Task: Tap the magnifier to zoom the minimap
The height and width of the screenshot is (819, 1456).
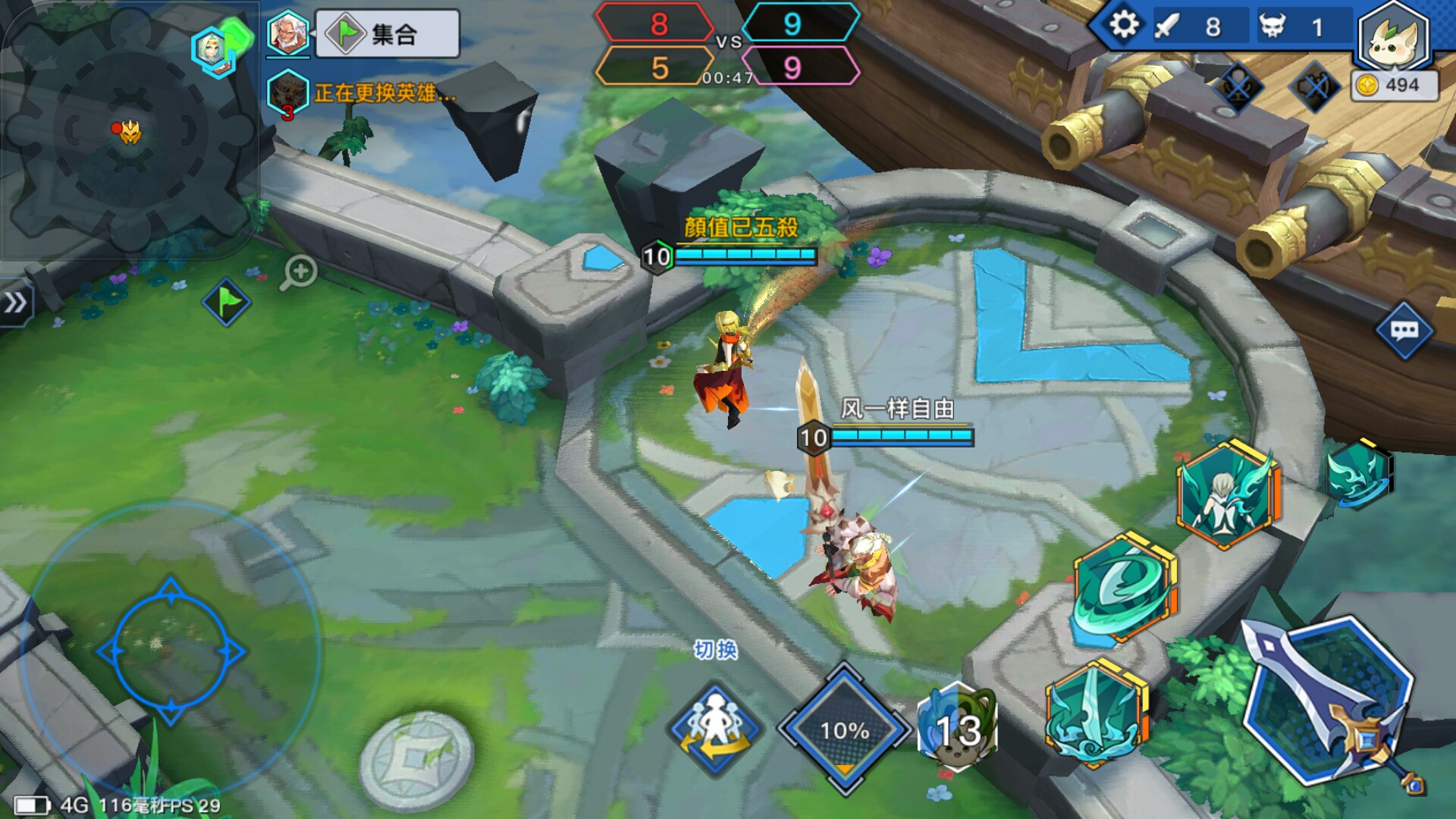Action: pos(300,270)
